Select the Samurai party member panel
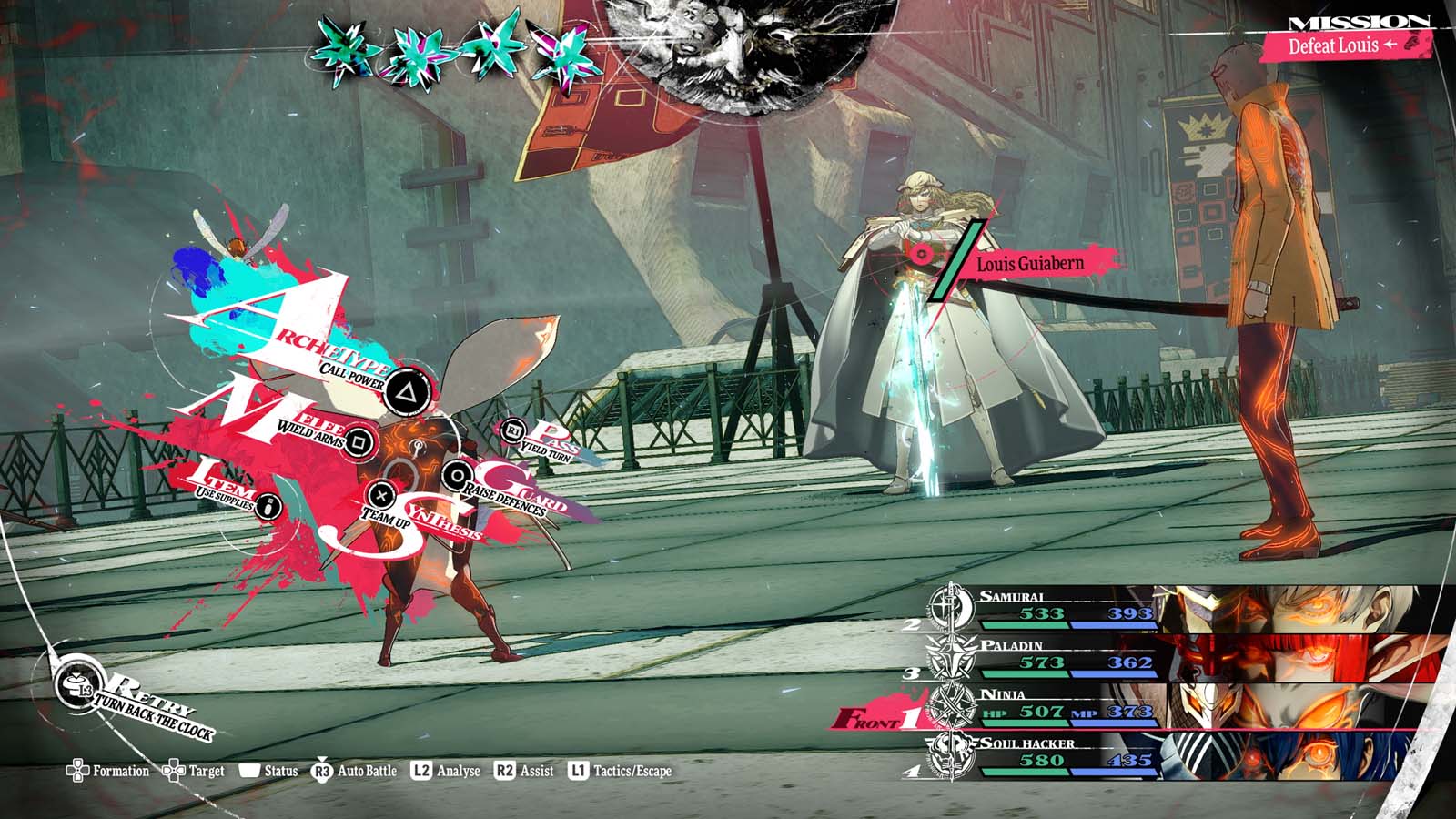The height and width of the screenshot is (819, 1456). coord(1183,608)
